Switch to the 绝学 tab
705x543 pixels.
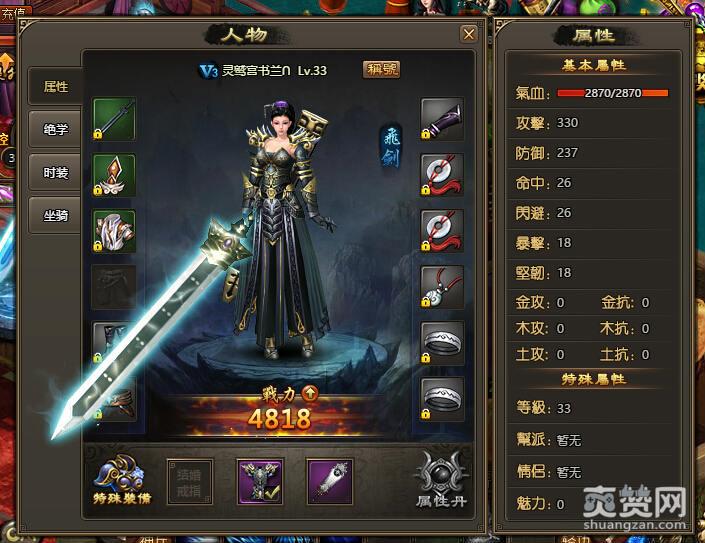coord(56,129)
